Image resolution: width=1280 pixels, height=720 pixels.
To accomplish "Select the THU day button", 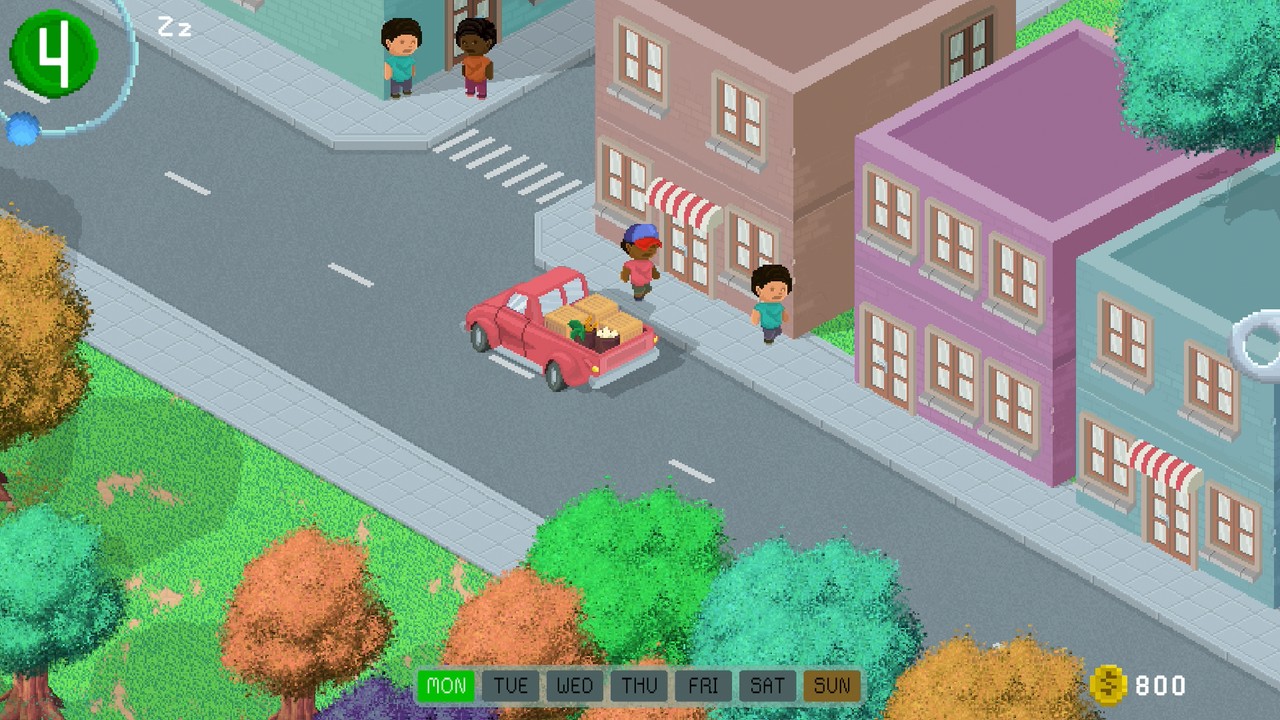I will (639, 686).
